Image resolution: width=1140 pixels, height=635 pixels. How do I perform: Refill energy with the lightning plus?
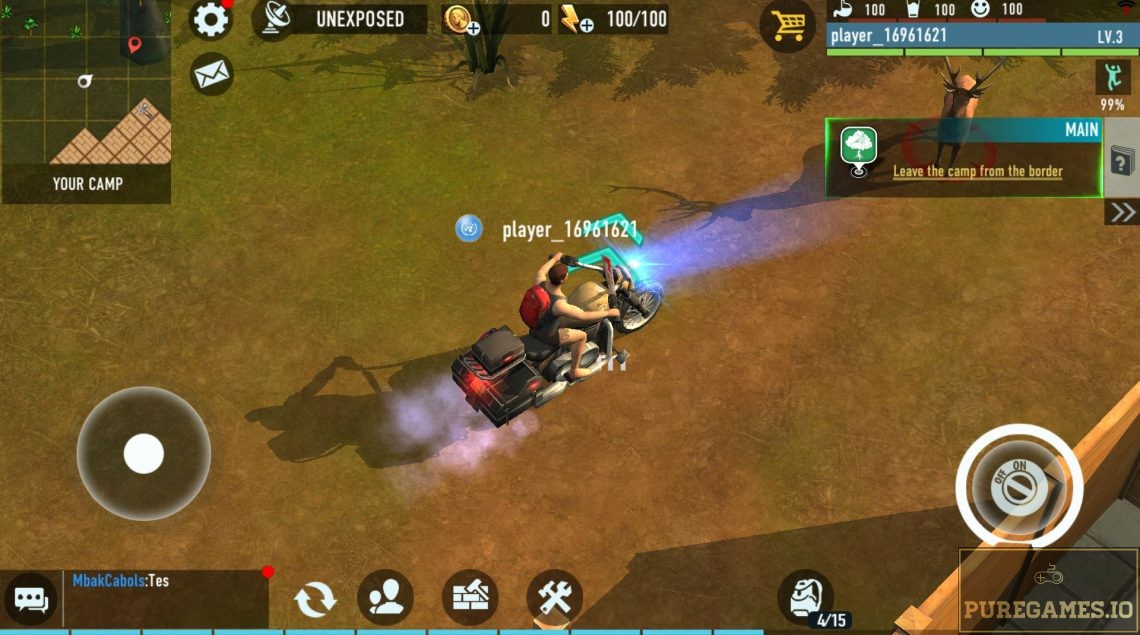coord(576,20)
